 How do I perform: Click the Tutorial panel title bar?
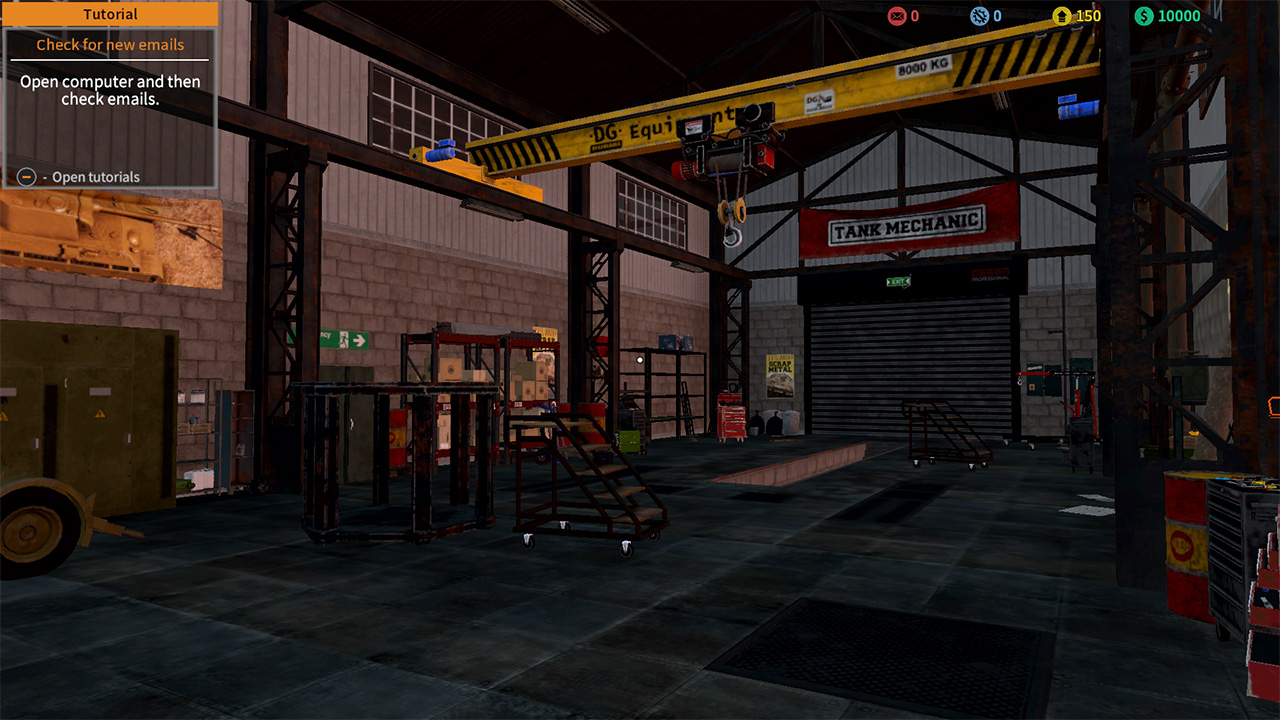110,14
